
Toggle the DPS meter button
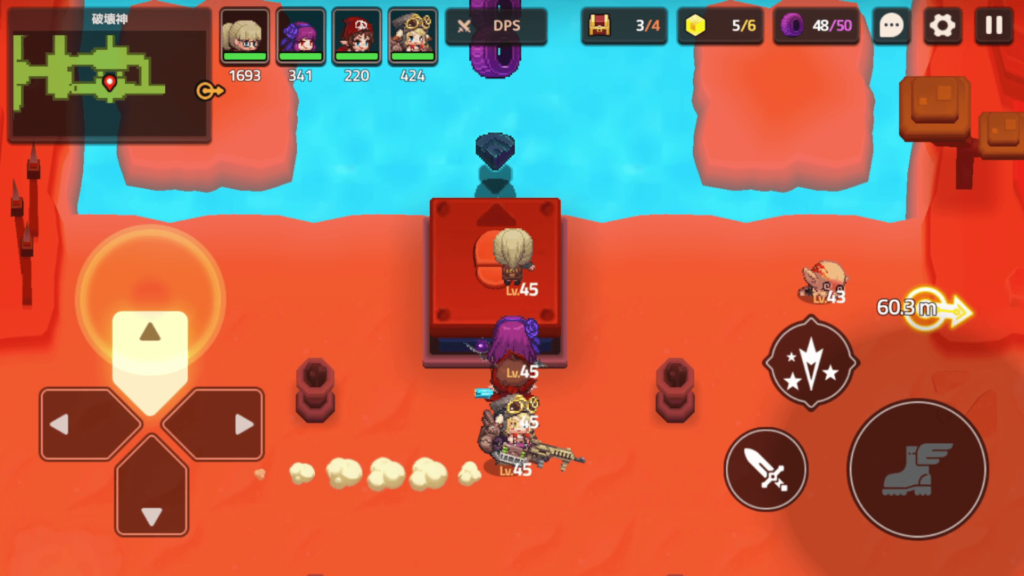(496, 26)
